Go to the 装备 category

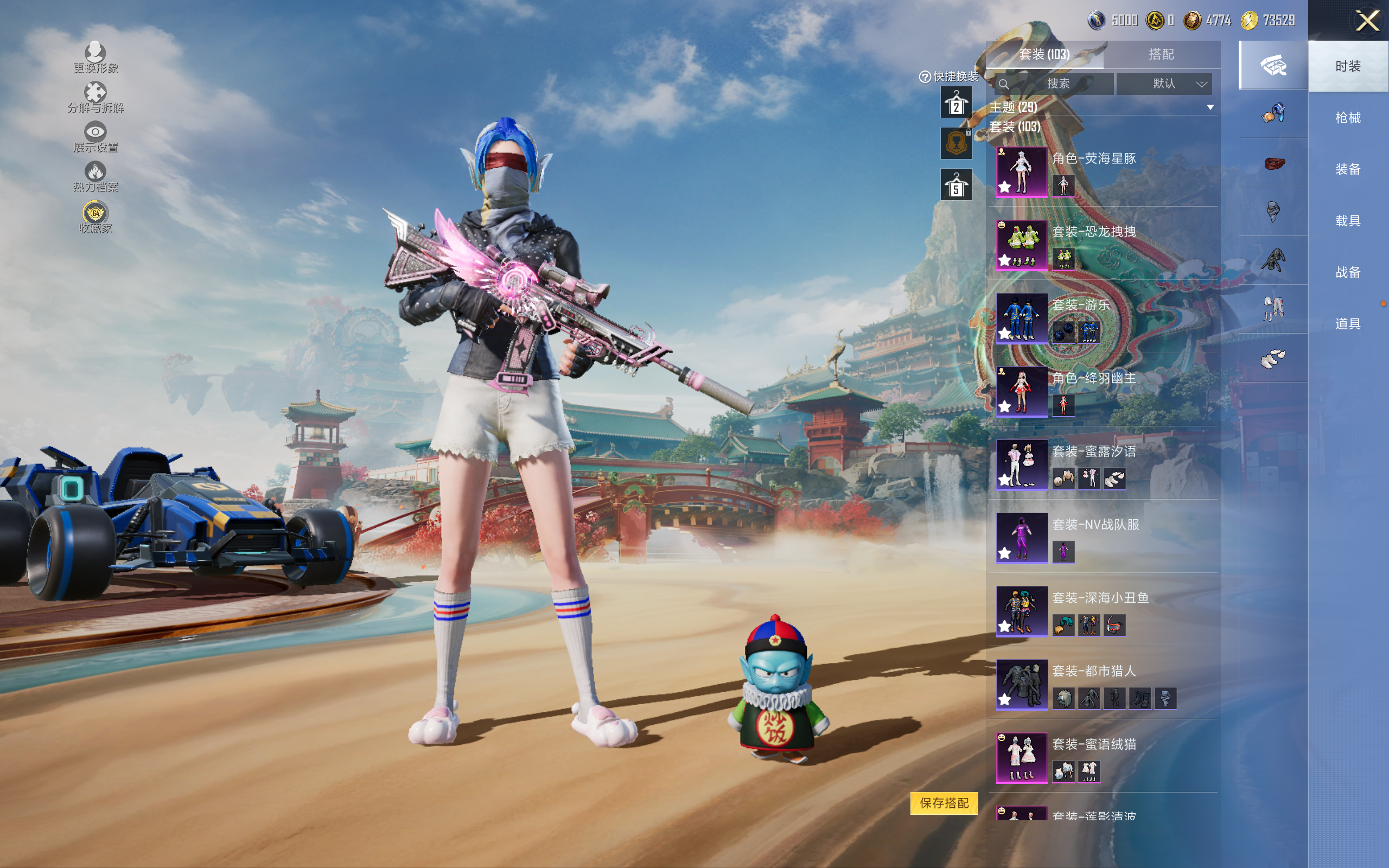click(1348, 169)
